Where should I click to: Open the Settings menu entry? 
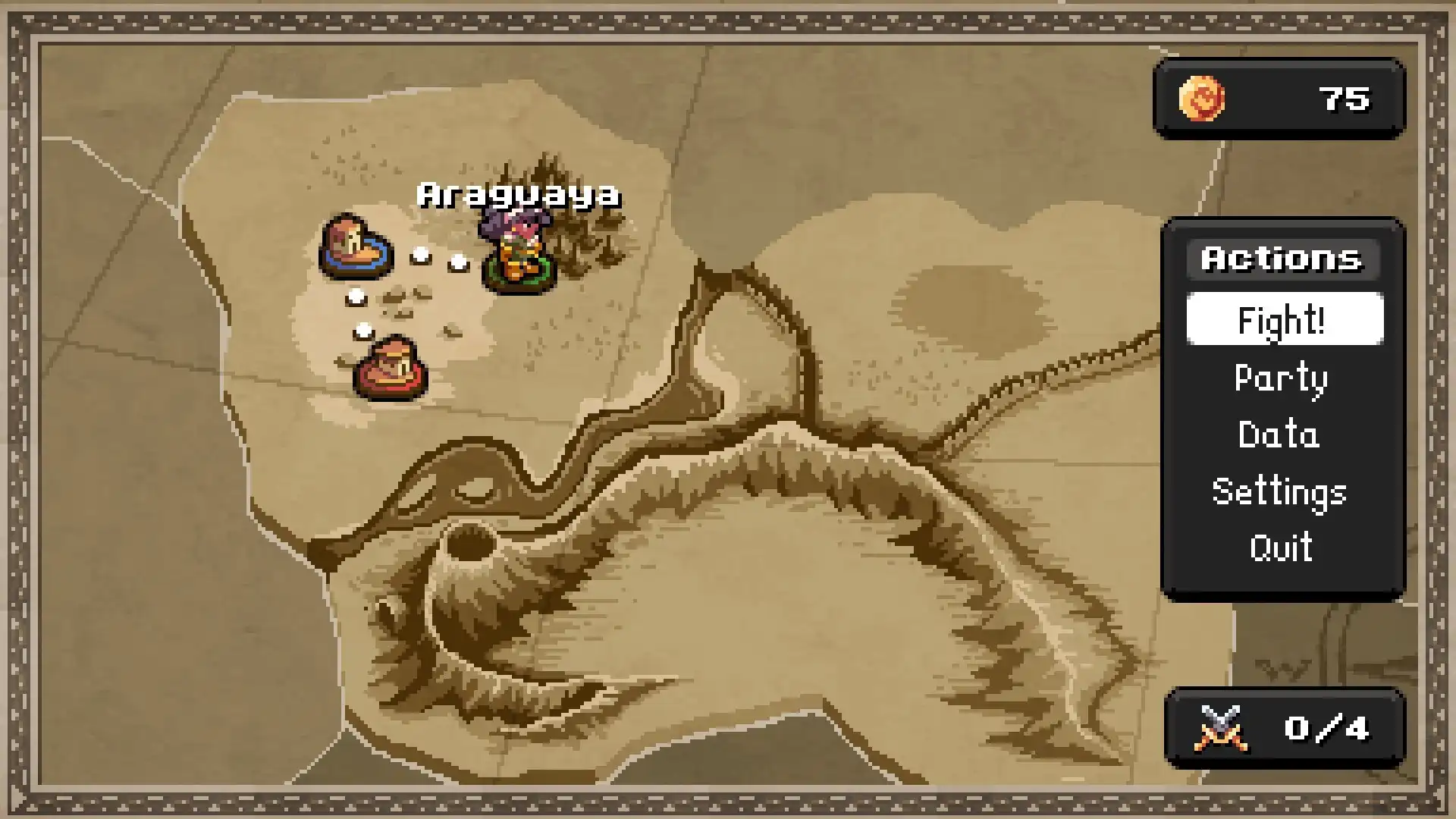click(x=1280, y=491)
